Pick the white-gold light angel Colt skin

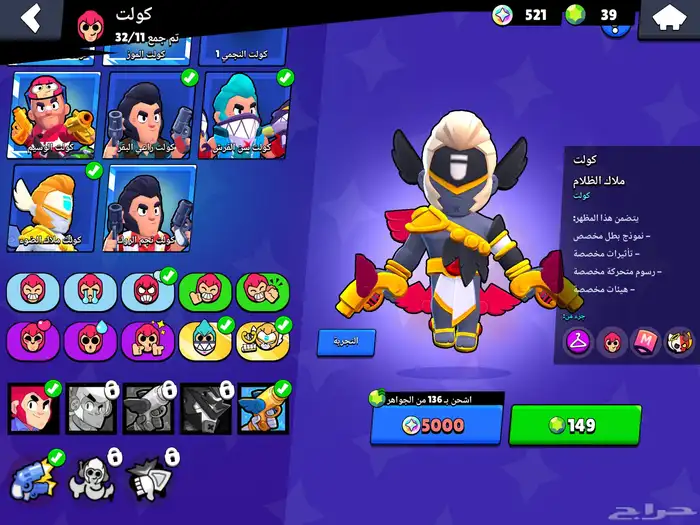(54, 208)
